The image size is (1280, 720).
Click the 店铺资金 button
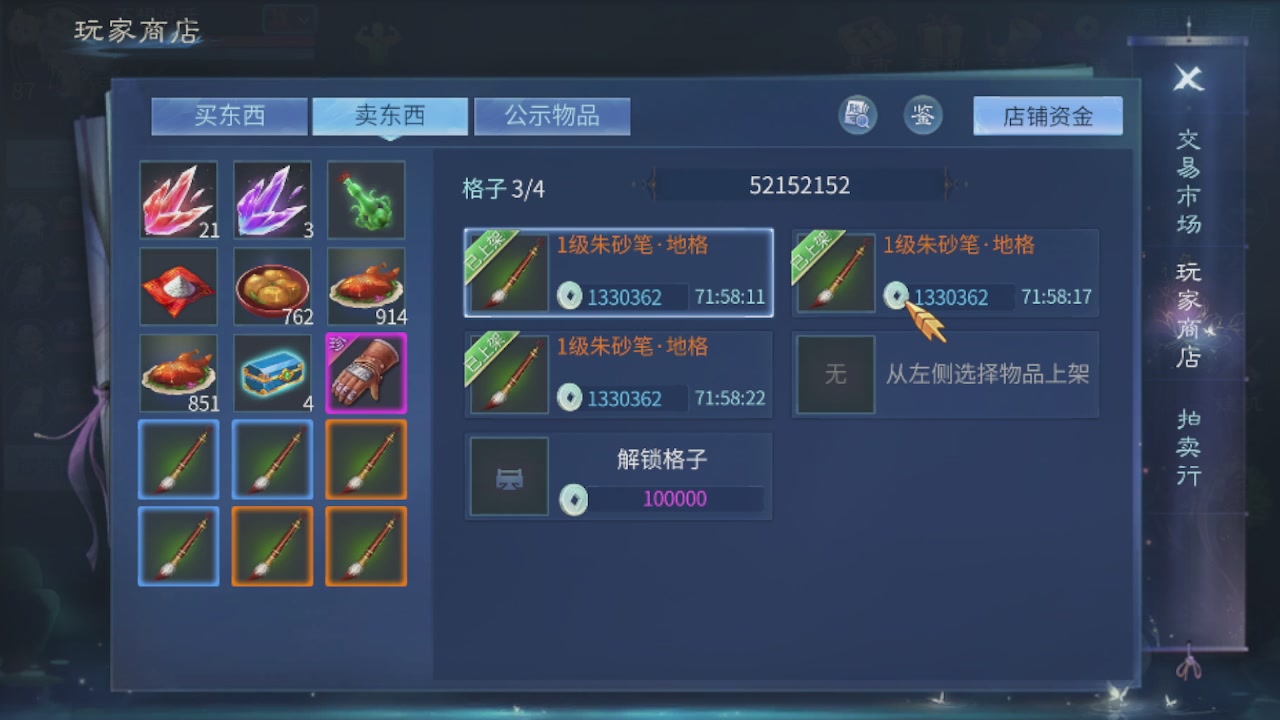click(x=1046, y=115)
